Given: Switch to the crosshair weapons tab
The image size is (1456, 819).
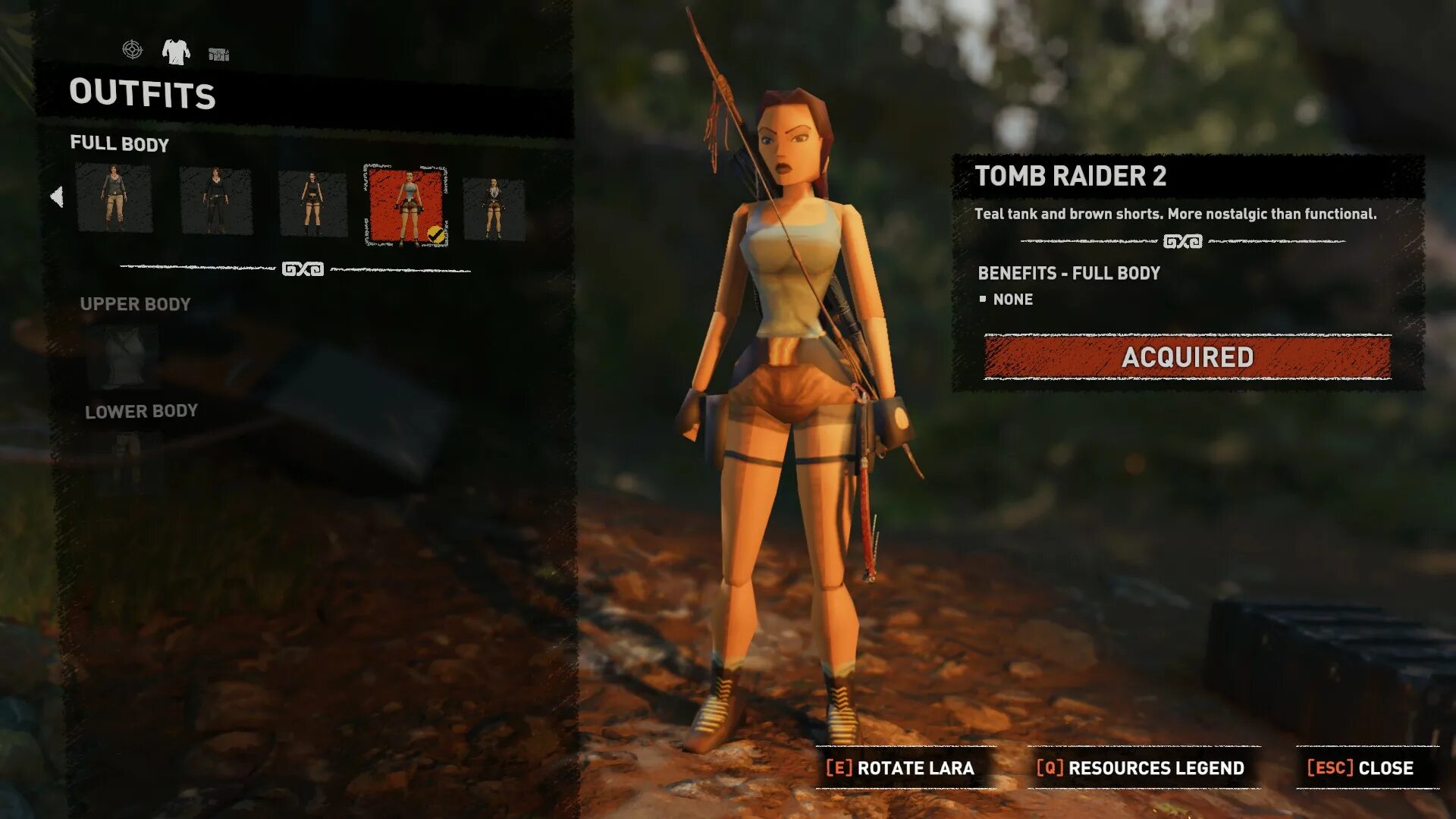Looking at the screenshot, I should pos(132,50).
